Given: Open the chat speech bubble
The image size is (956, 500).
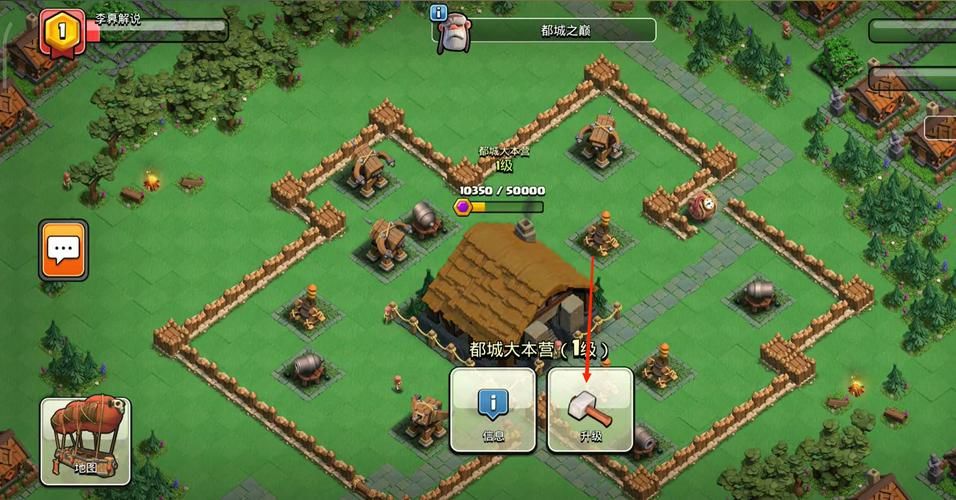Looking at the screenshot, I should tap(64, 250).
